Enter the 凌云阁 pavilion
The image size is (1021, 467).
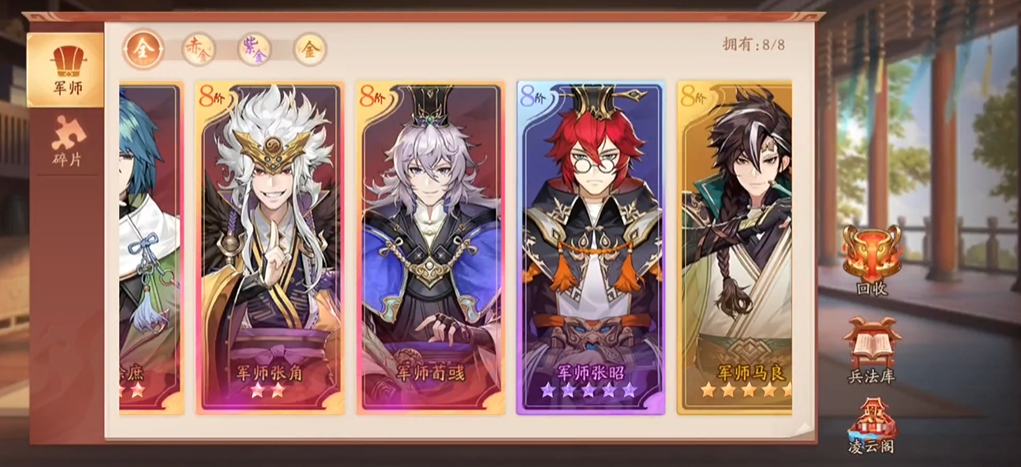(x=870, y=428)
